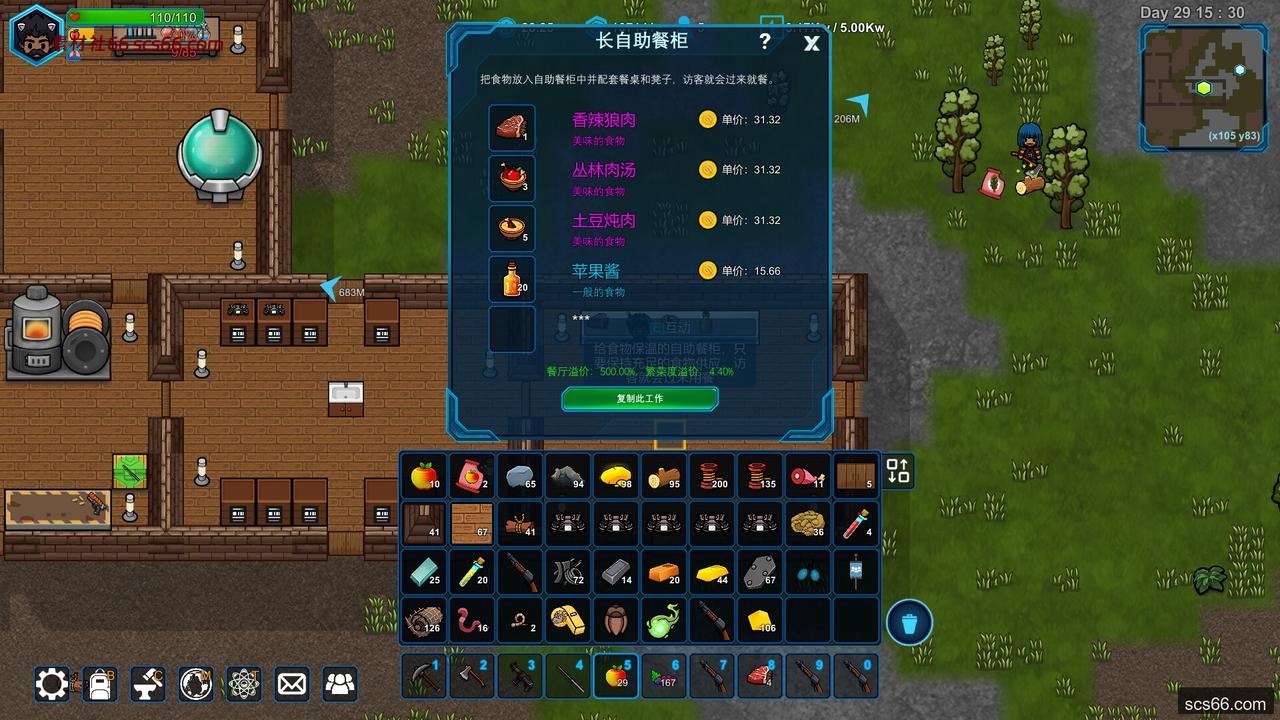Open the settings gear icon
The width and height of the screenshot is (1280, 720).
click(x=51, y=683)
